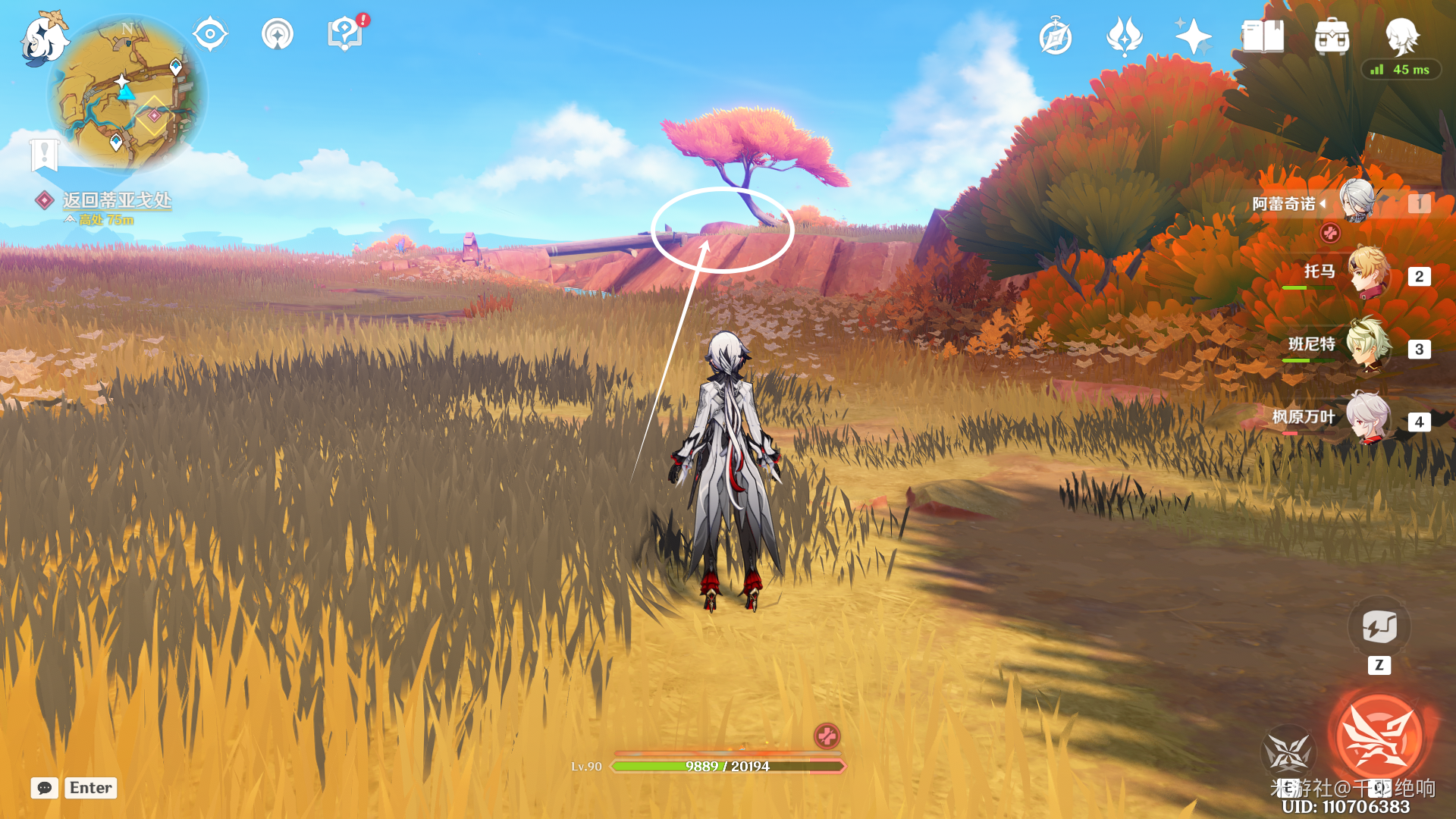
Task: Activate the red elemental burst ability
Action: point(1379,736)
